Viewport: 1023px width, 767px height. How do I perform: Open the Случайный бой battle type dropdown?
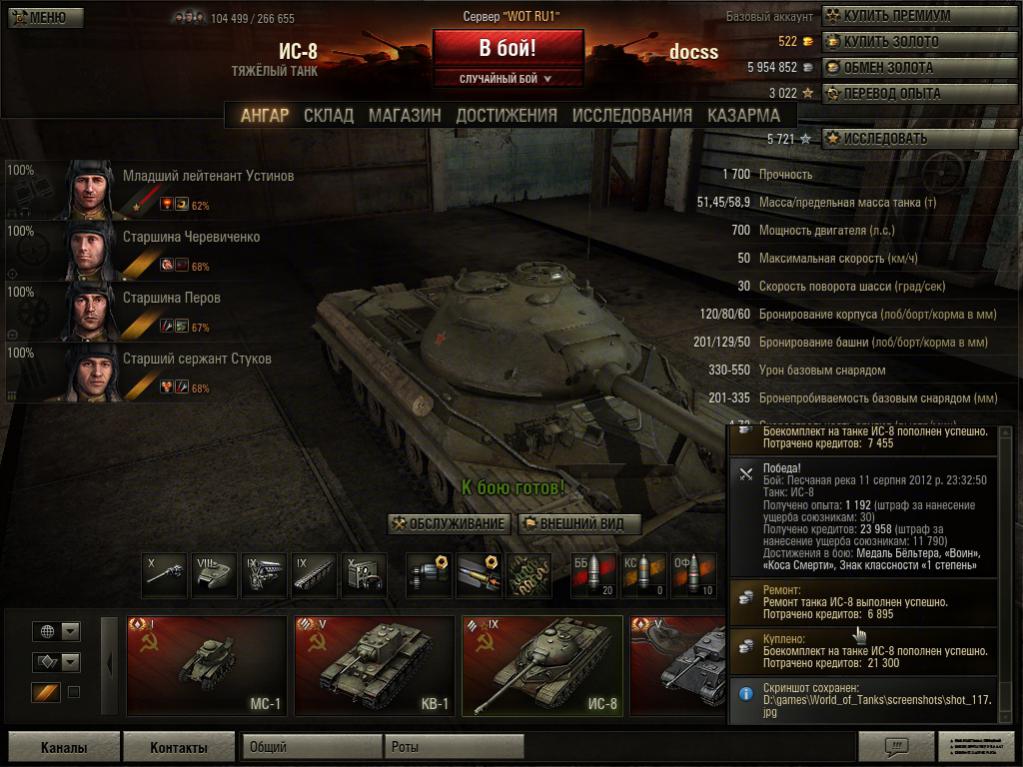(x=507, y=78)
